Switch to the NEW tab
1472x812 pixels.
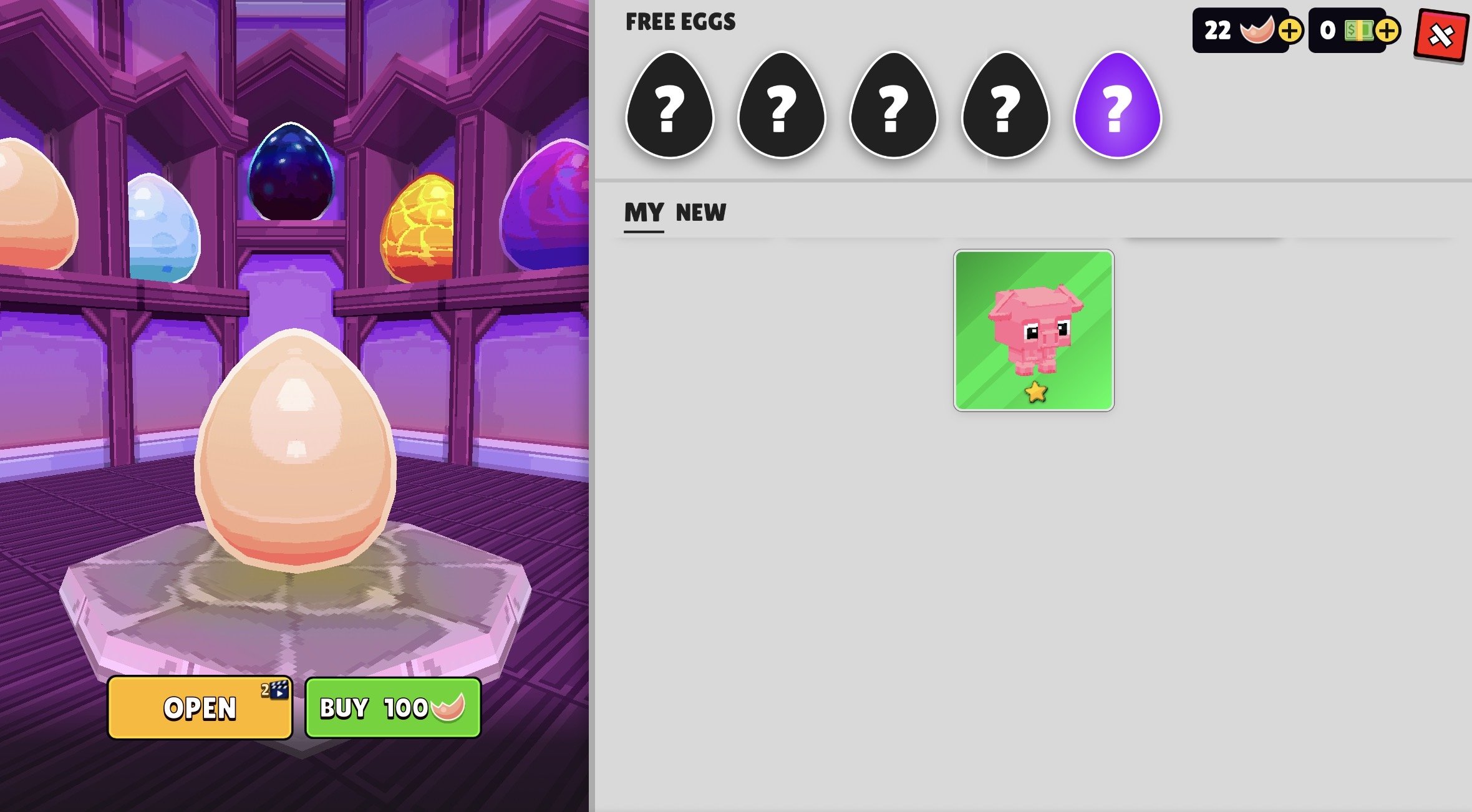tap(701, 213)
